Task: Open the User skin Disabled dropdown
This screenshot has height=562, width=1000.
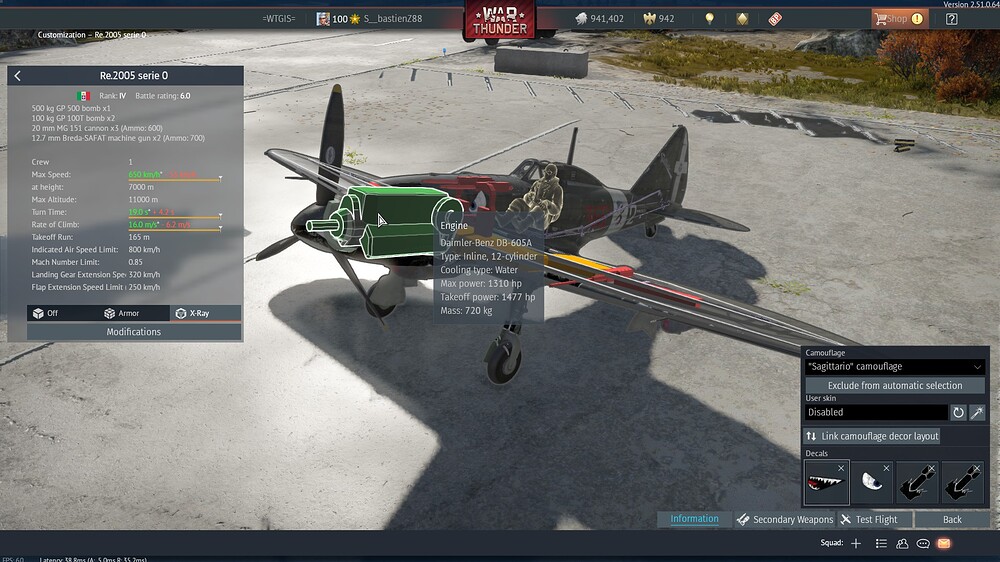Action: coord(876,412)
